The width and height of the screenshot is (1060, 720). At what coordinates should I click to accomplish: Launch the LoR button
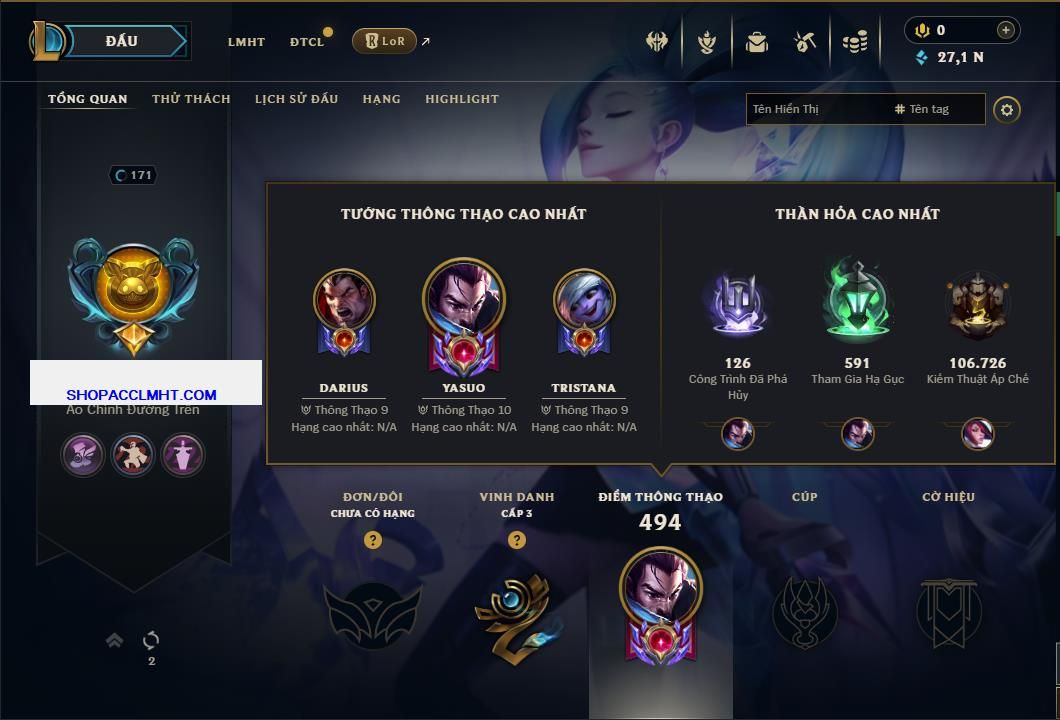[384, 41]
